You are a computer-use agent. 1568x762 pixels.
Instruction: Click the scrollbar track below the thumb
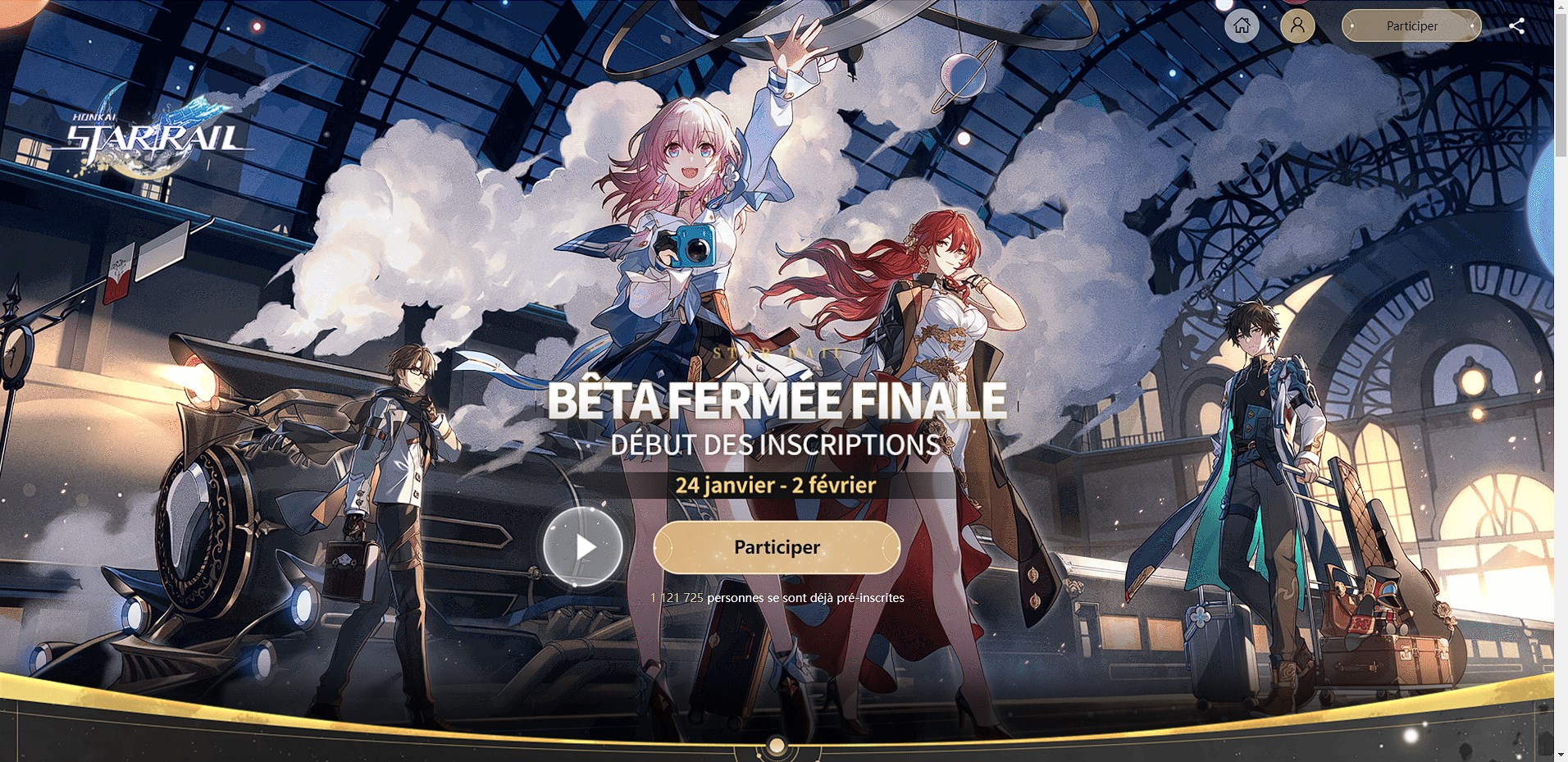1561,410
